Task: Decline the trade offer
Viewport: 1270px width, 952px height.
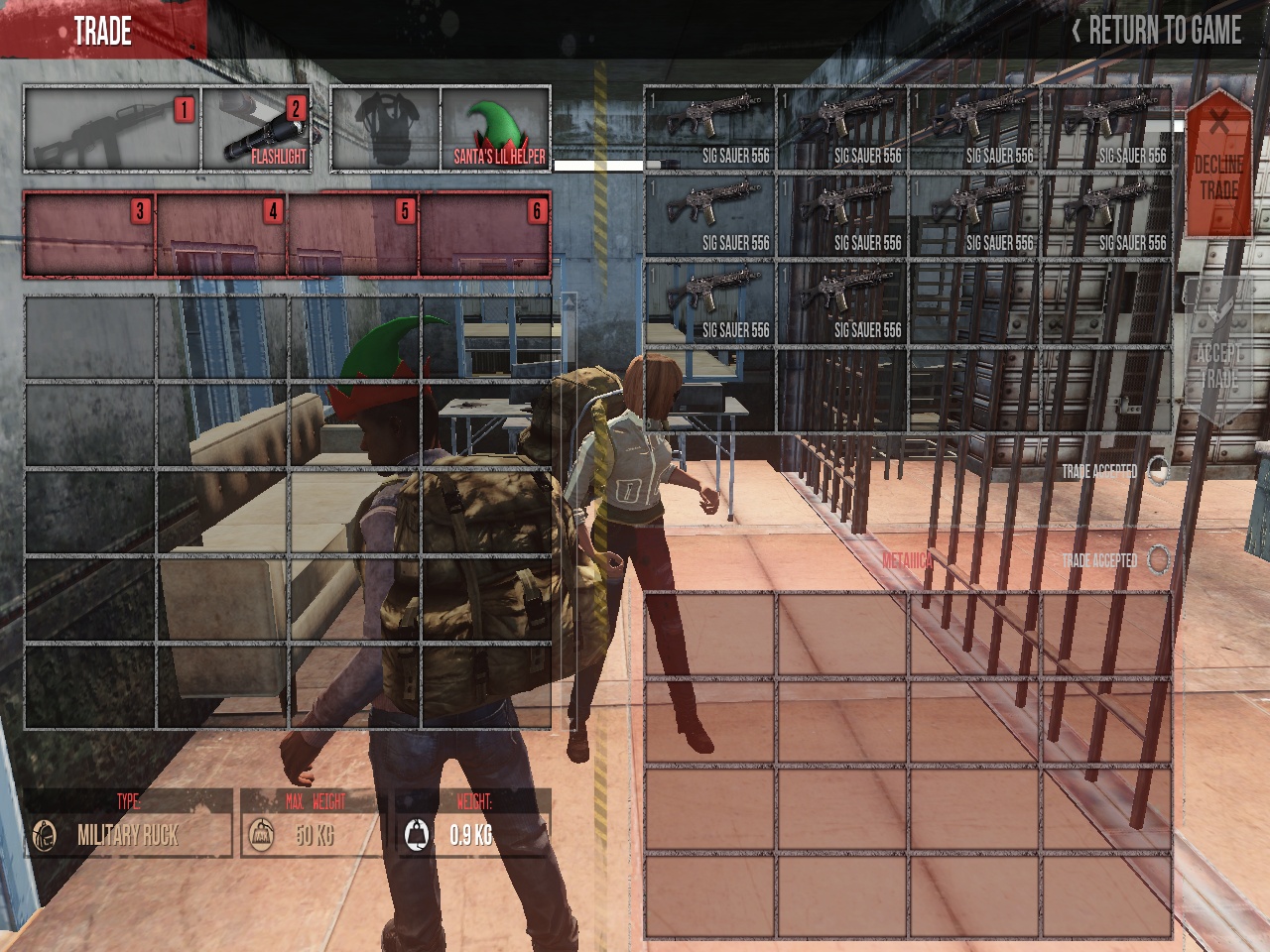Action: [x=1217, y=164]
